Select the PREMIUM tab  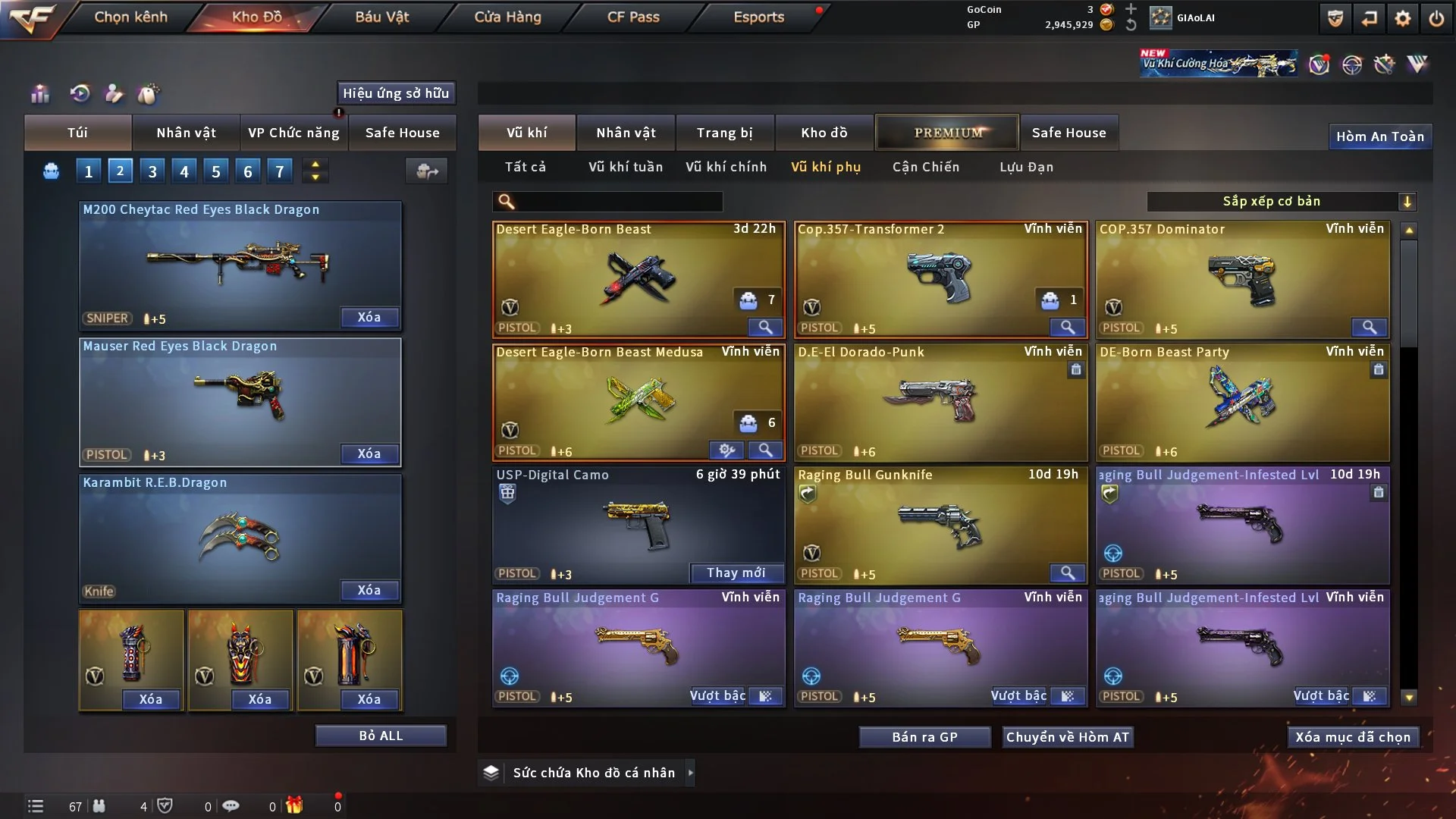click(947, 133)
